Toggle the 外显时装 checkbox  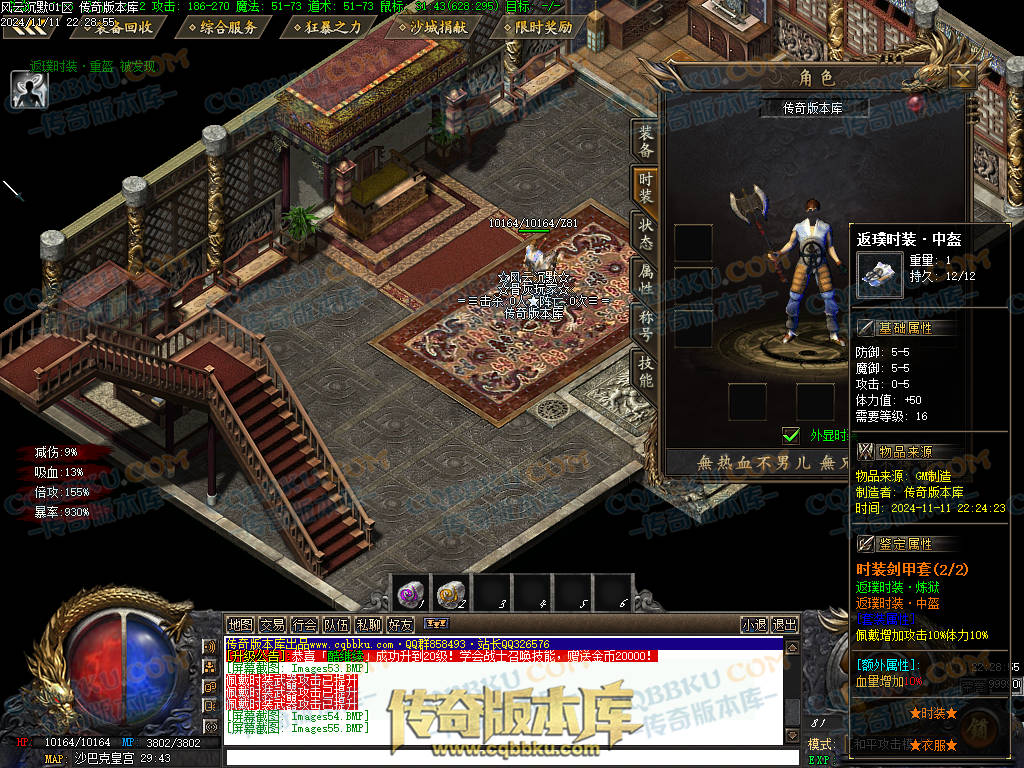click(791, 435)
